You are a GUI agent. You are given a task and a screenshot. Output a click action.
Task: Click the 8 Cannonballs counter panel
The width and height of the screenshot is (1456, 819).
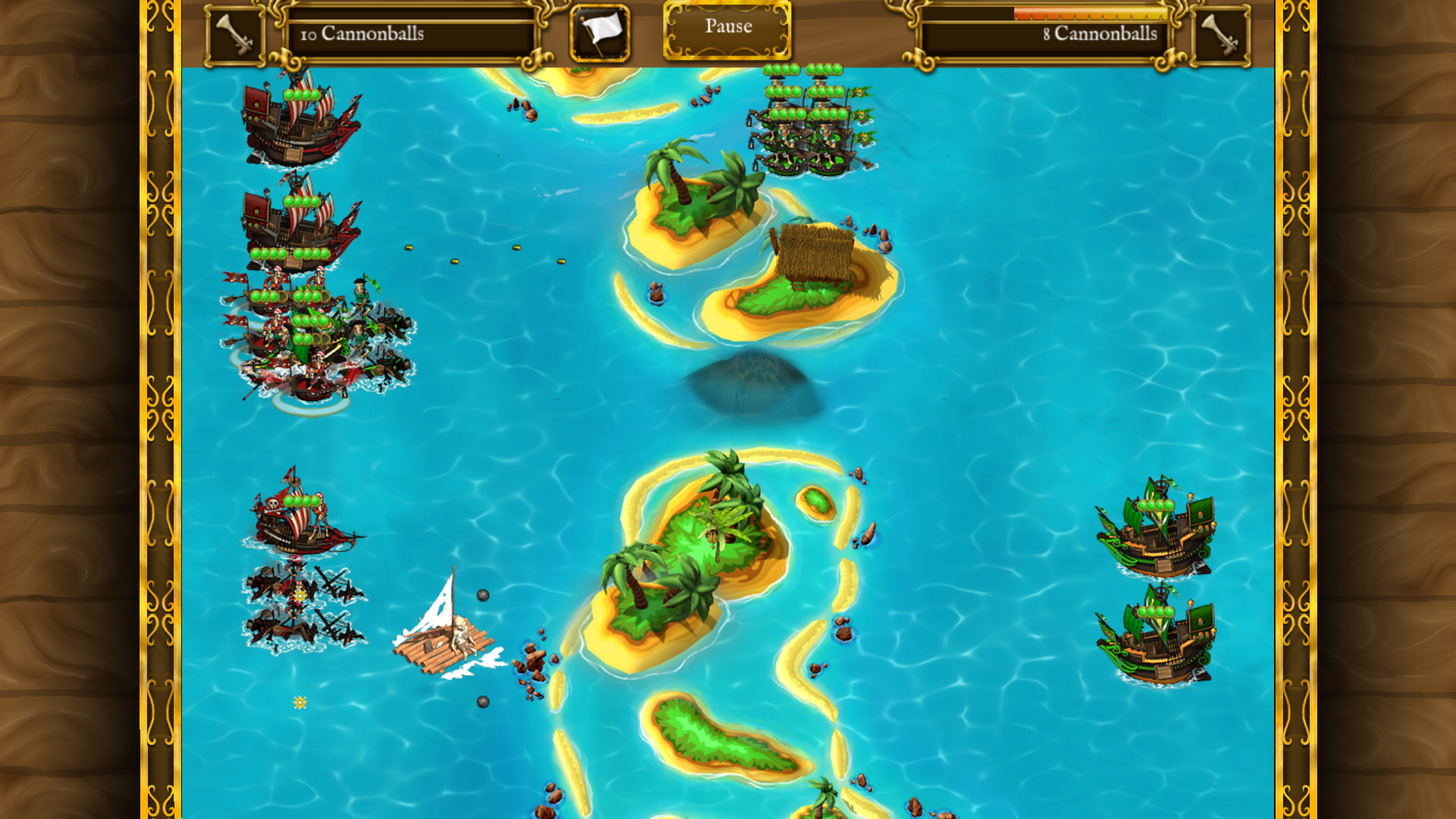point(1046,34)
